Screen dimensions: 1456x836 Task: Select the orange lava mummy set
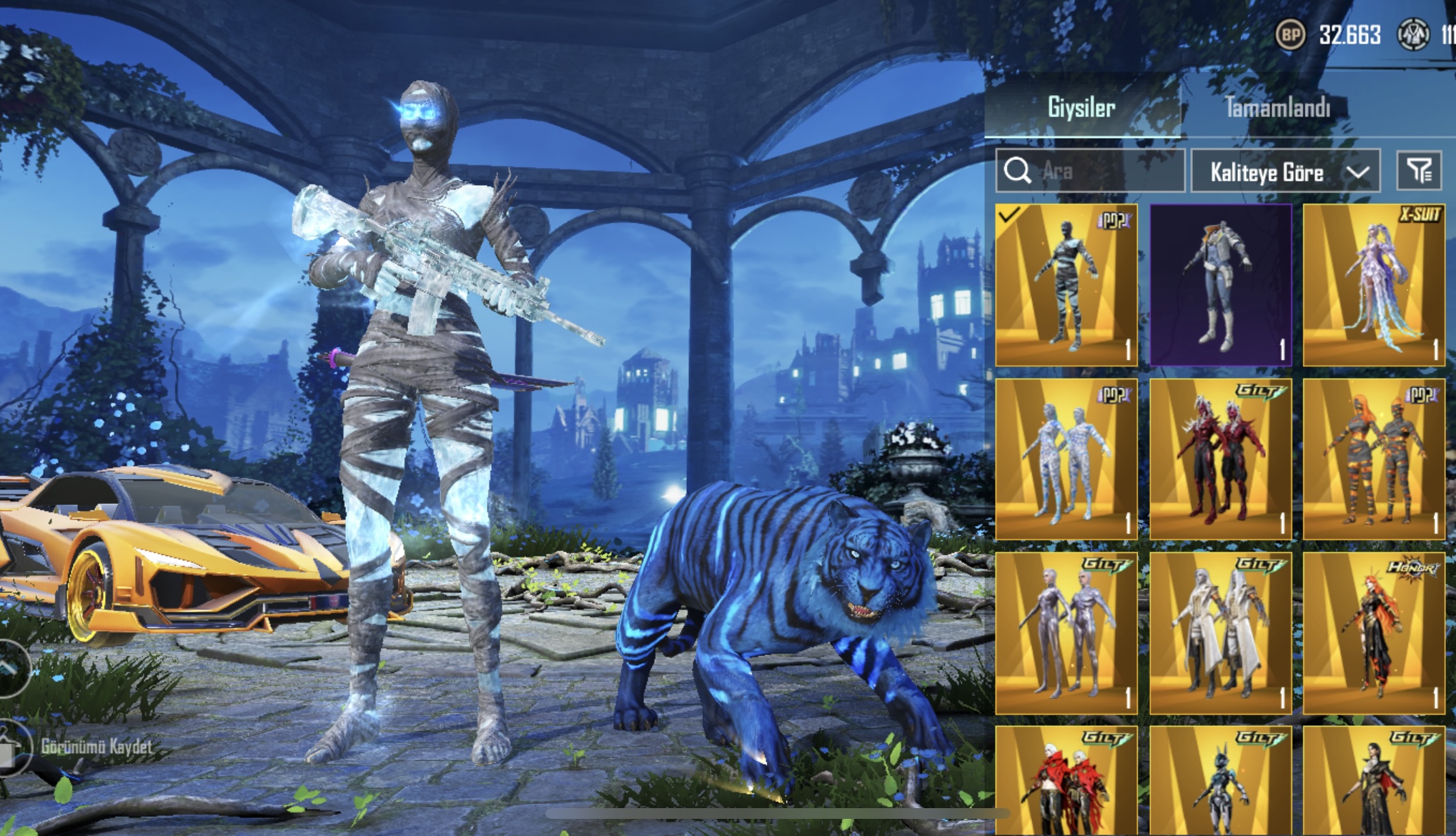click(1373, 459)
